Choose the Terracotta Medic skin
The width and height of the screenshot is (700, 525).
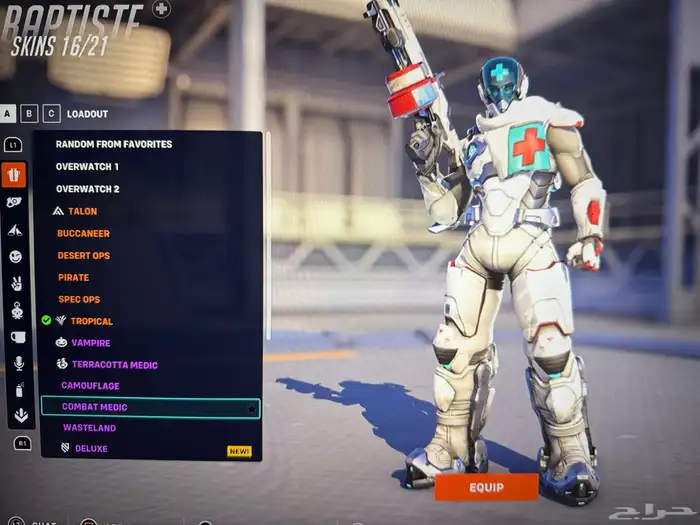(x=114, y=364)
